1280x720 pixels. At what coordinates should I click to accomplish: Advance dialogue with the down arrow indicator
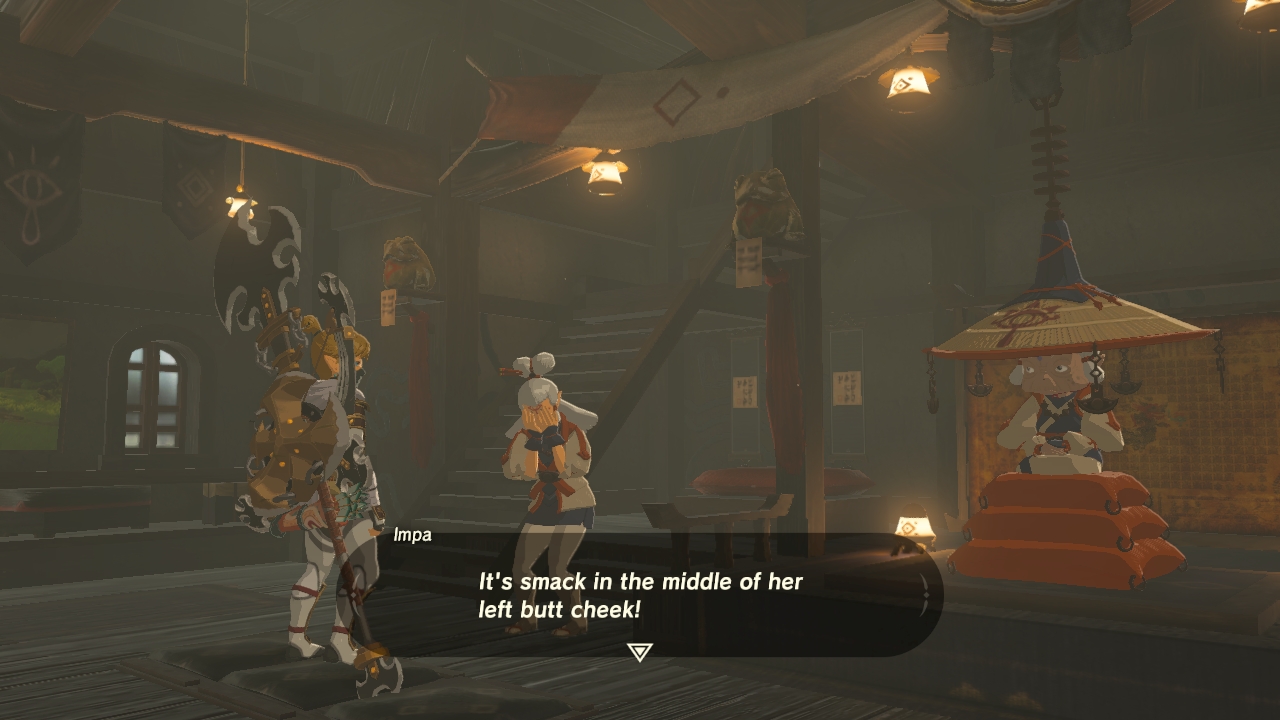coord(639,652)
